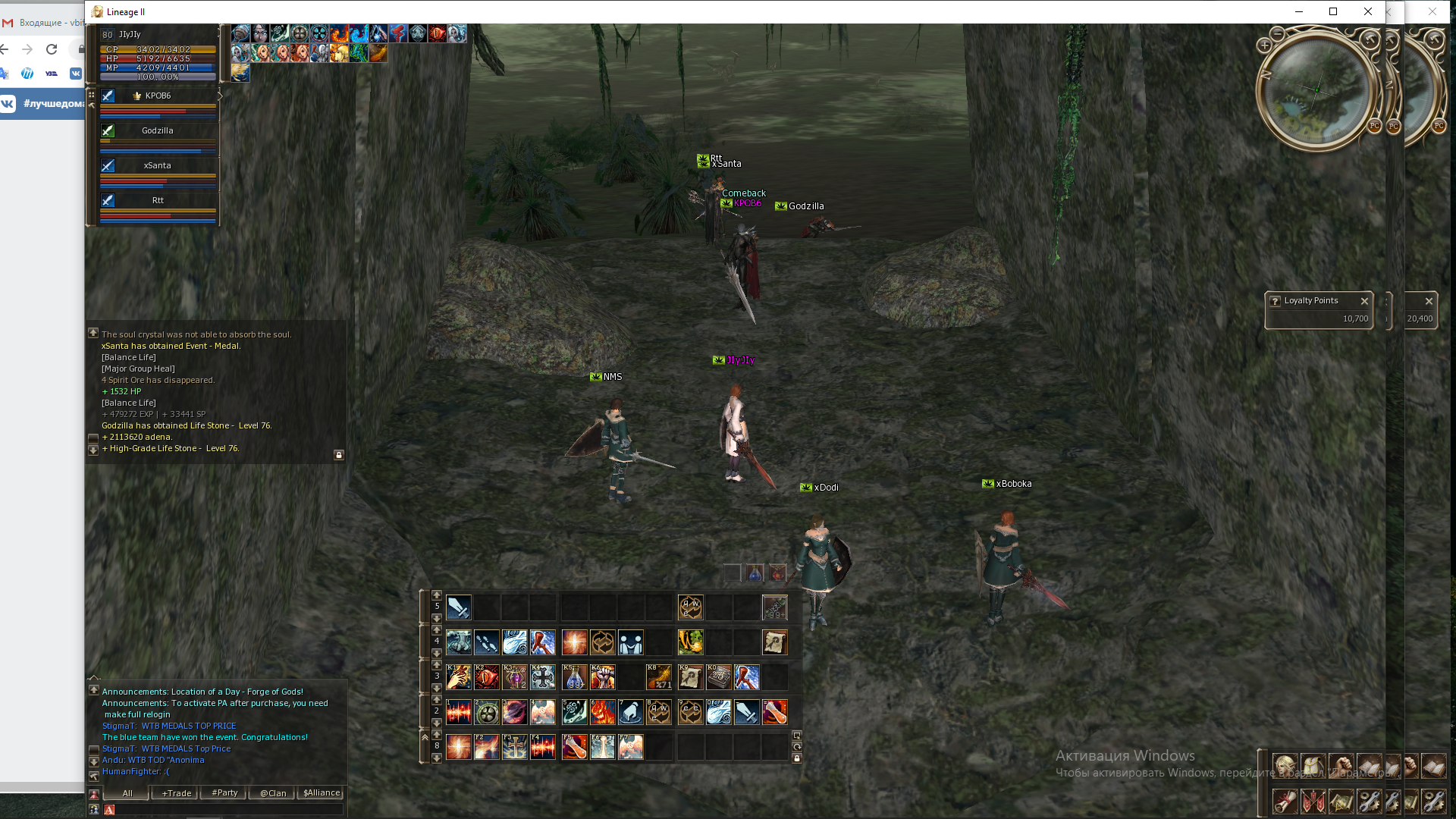Close the Loyalty Points window

[x=1364, y=301]
